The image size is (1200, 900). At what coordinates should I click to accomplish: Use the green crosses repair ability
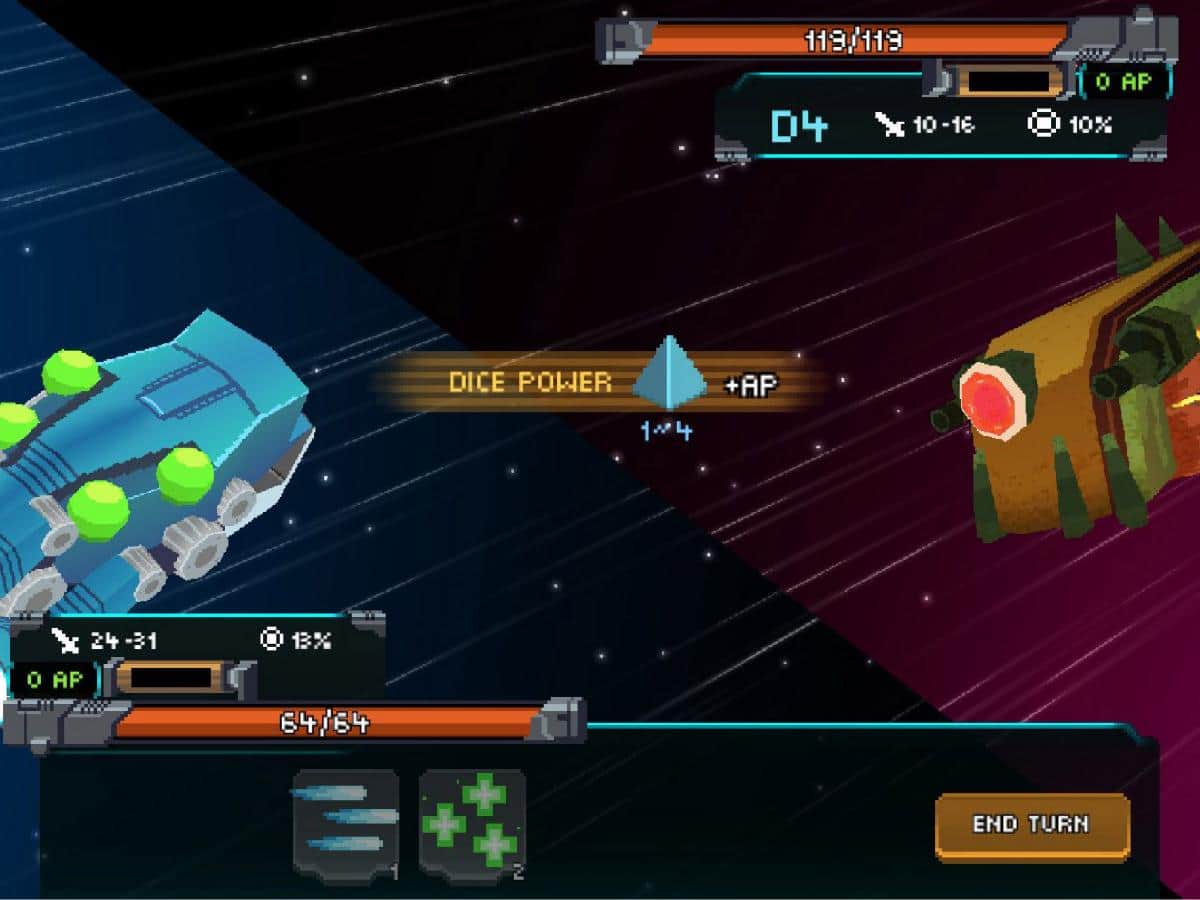[472, 823]
